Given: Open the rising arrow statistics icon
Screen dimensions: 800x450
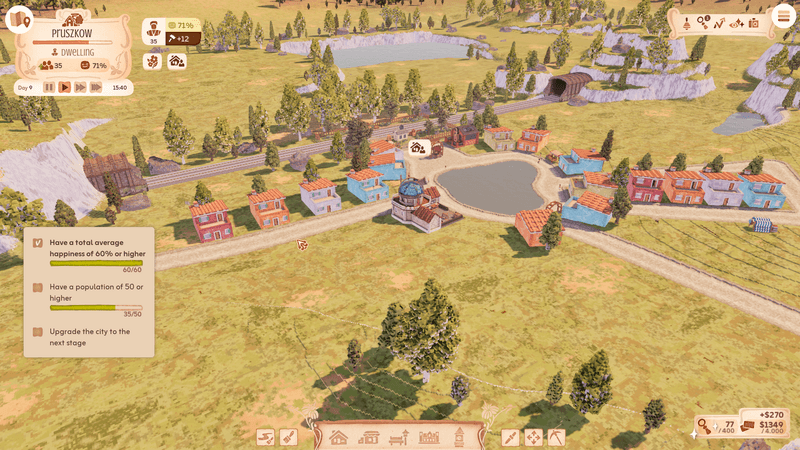Looking at the screenshot, I should coord(719,22).
